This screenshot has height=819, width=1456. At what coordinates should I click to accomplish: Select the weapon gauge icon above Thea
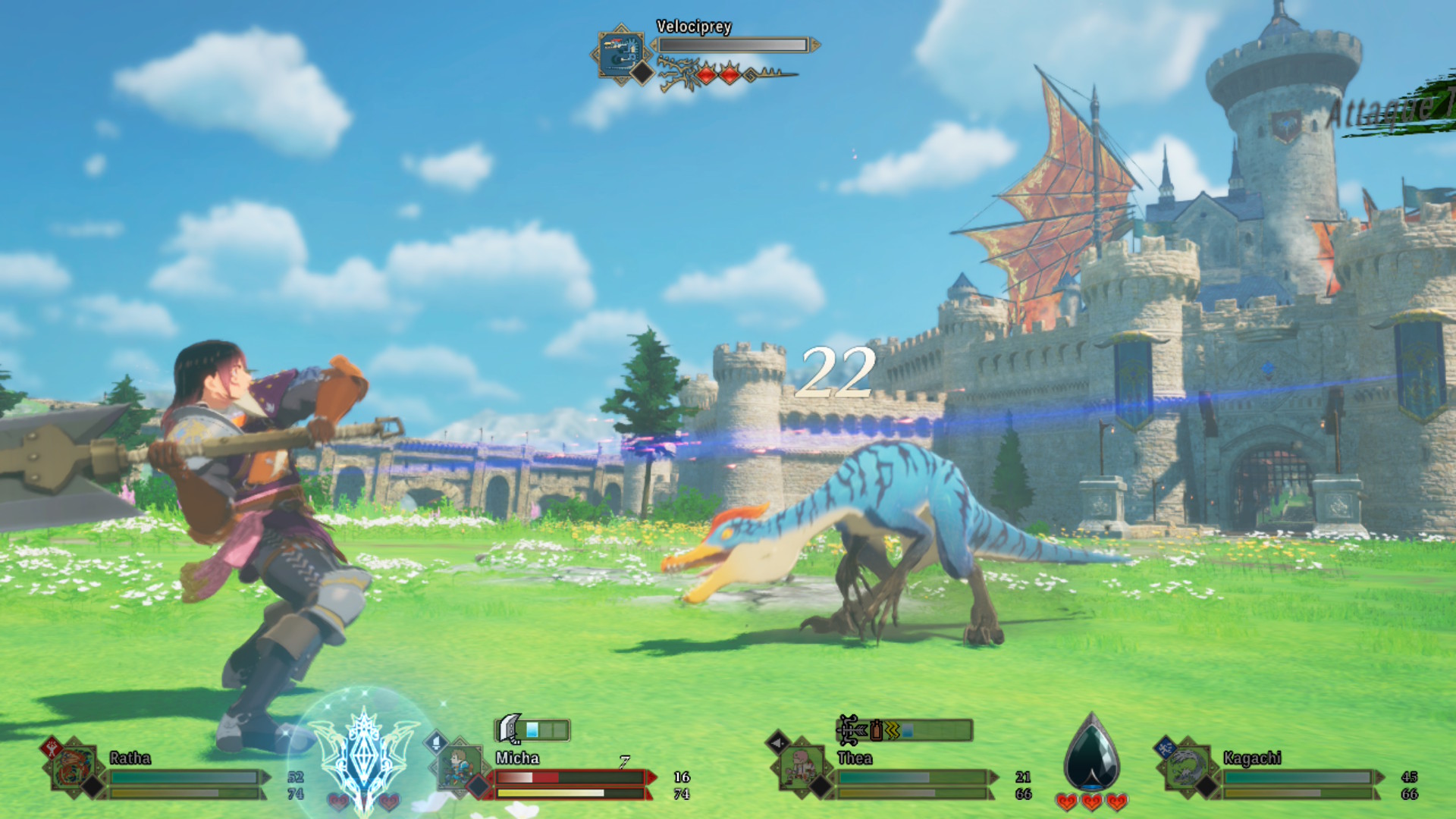tap(849, 730)
